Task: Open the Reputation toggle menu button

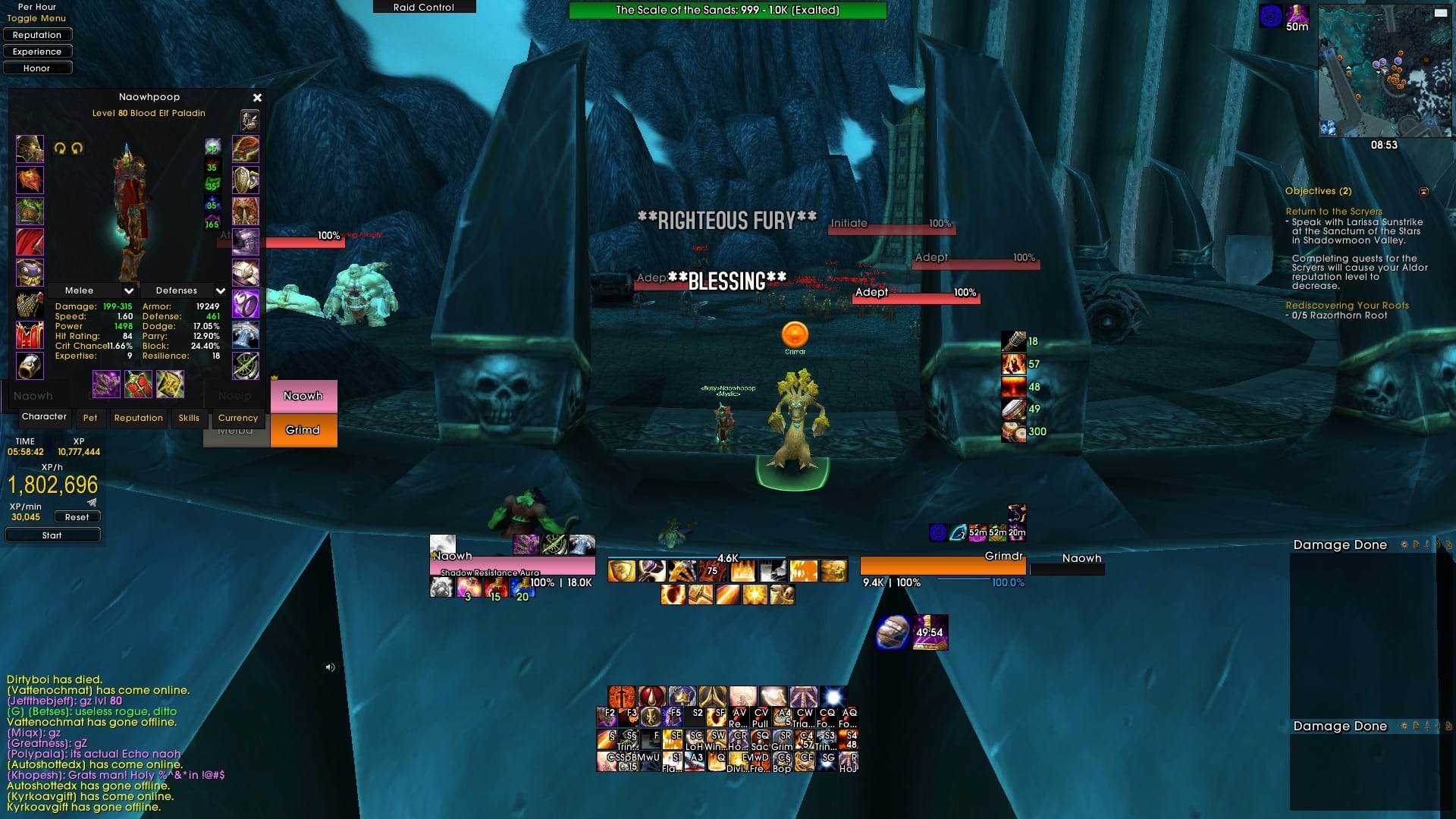Action: [37, 35]
